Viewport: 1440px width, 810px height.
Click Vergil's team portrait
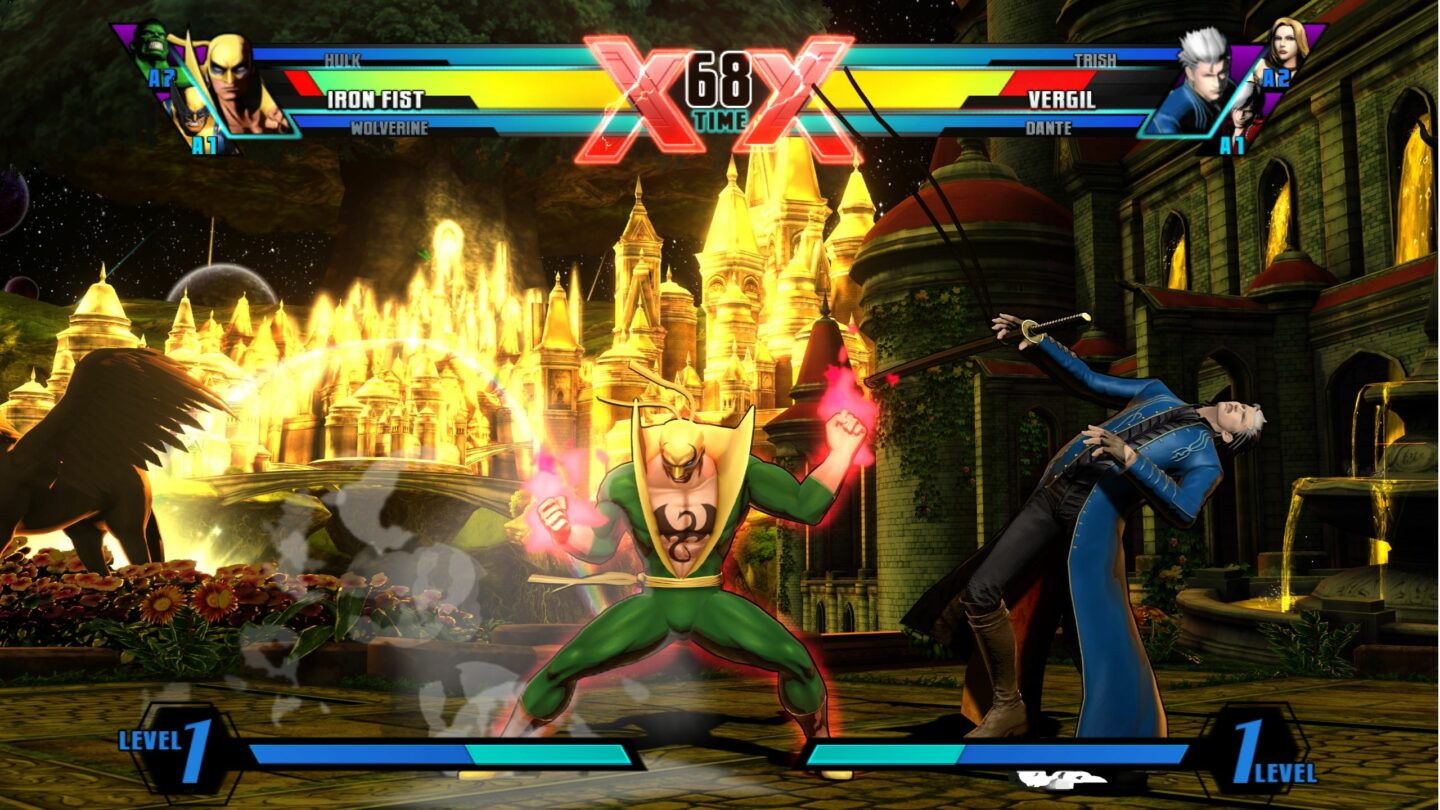tap(1199, 80)
